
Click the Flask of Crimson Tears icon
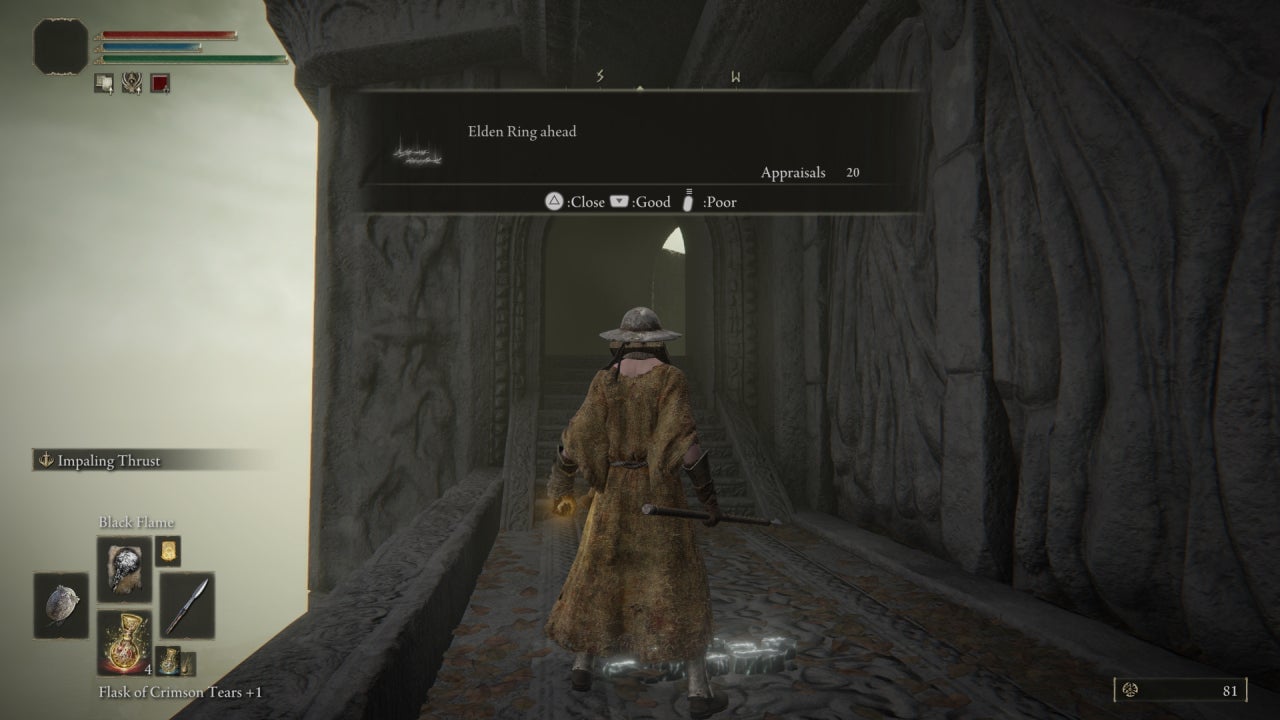click(x=124, y=640)
